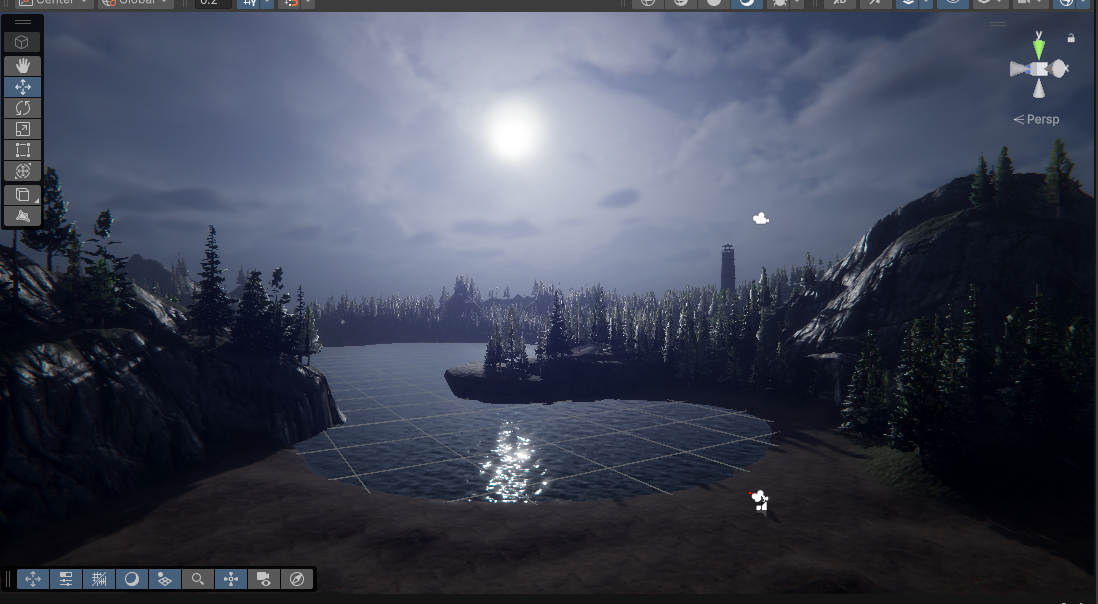
Task: Toggle the camera with eye overlay button
Action: click(264, 579)
